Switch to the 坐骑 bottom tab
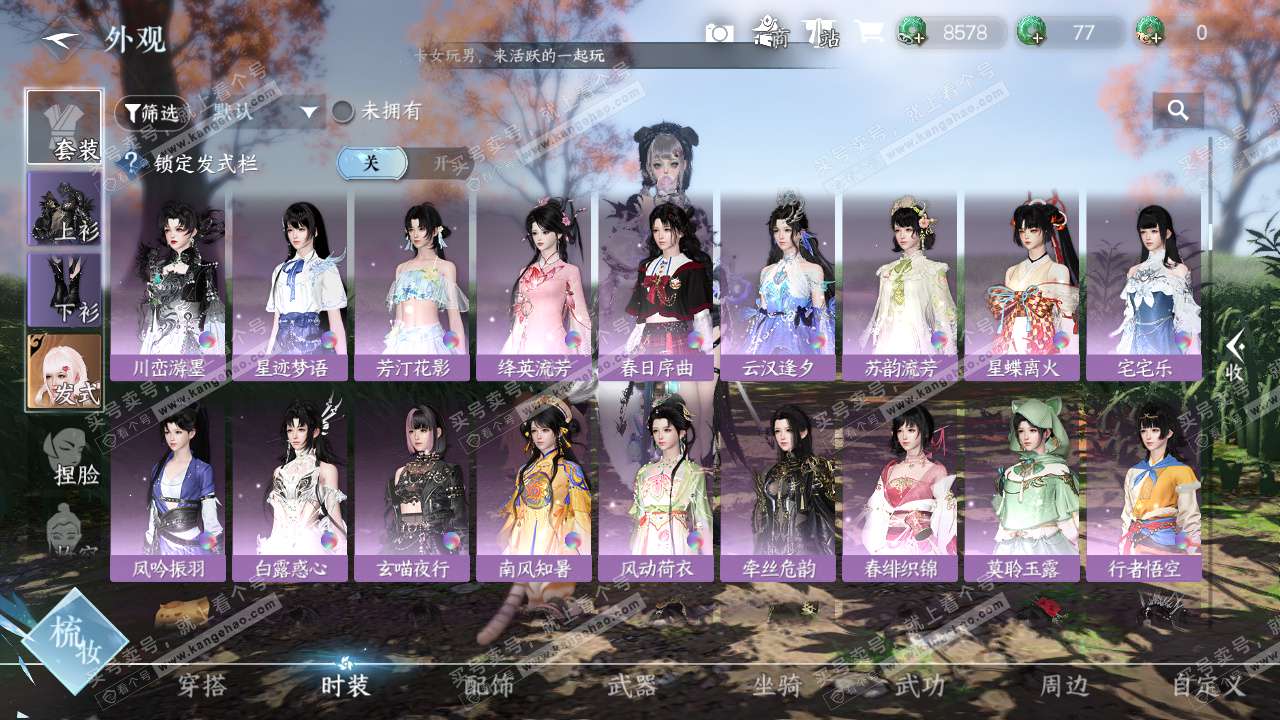Image resolution: width=1280 pixels, height=720 pixels. point(777,686)
